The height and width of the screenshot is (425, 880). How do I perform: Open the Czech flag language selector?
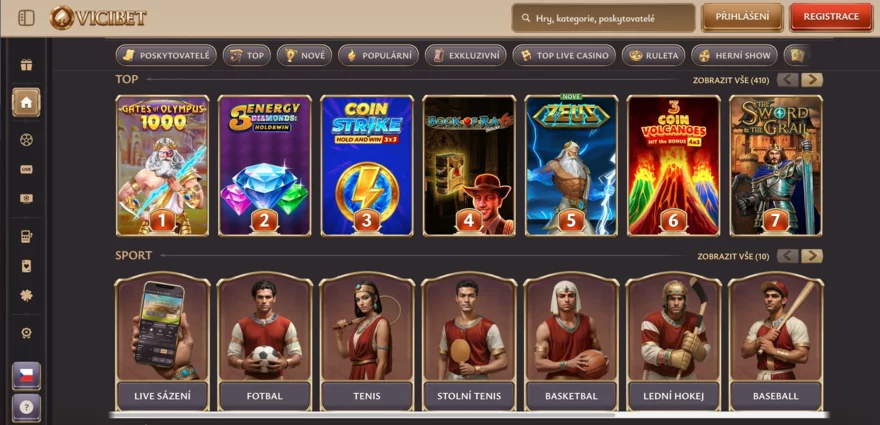26,375
